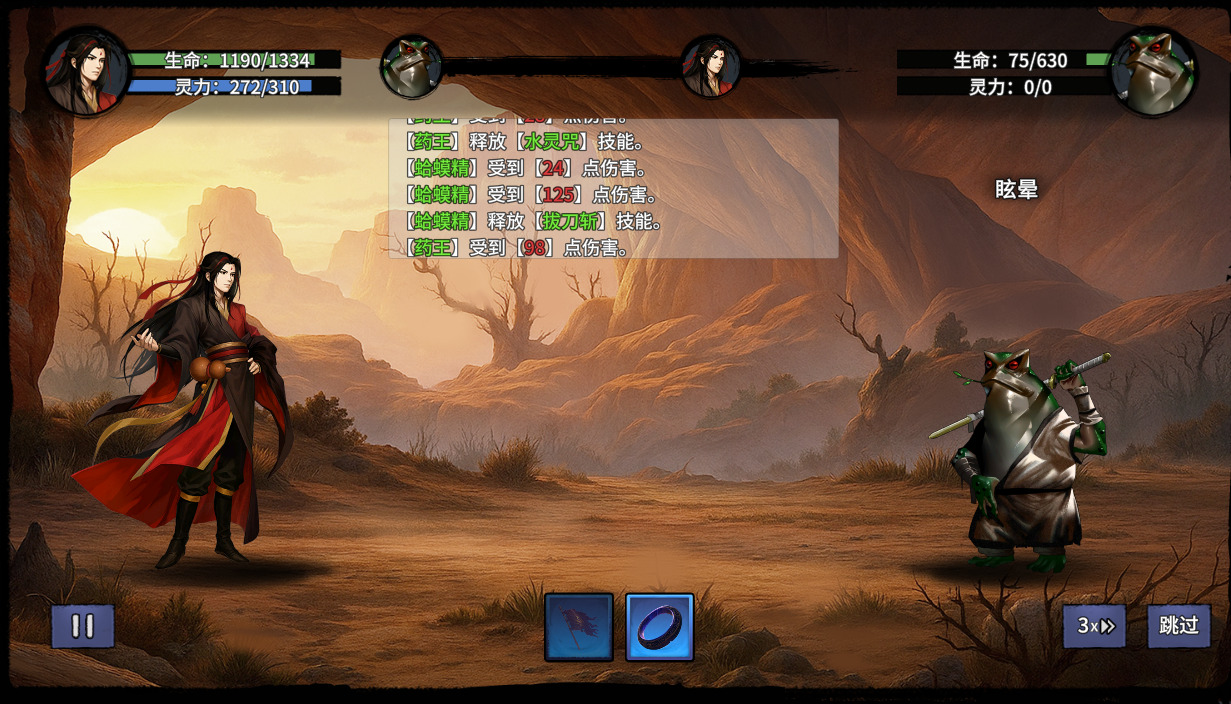Pause the battle
Image resolution: width=1231 pixels, height=704 pixels.
coord(83,627)
